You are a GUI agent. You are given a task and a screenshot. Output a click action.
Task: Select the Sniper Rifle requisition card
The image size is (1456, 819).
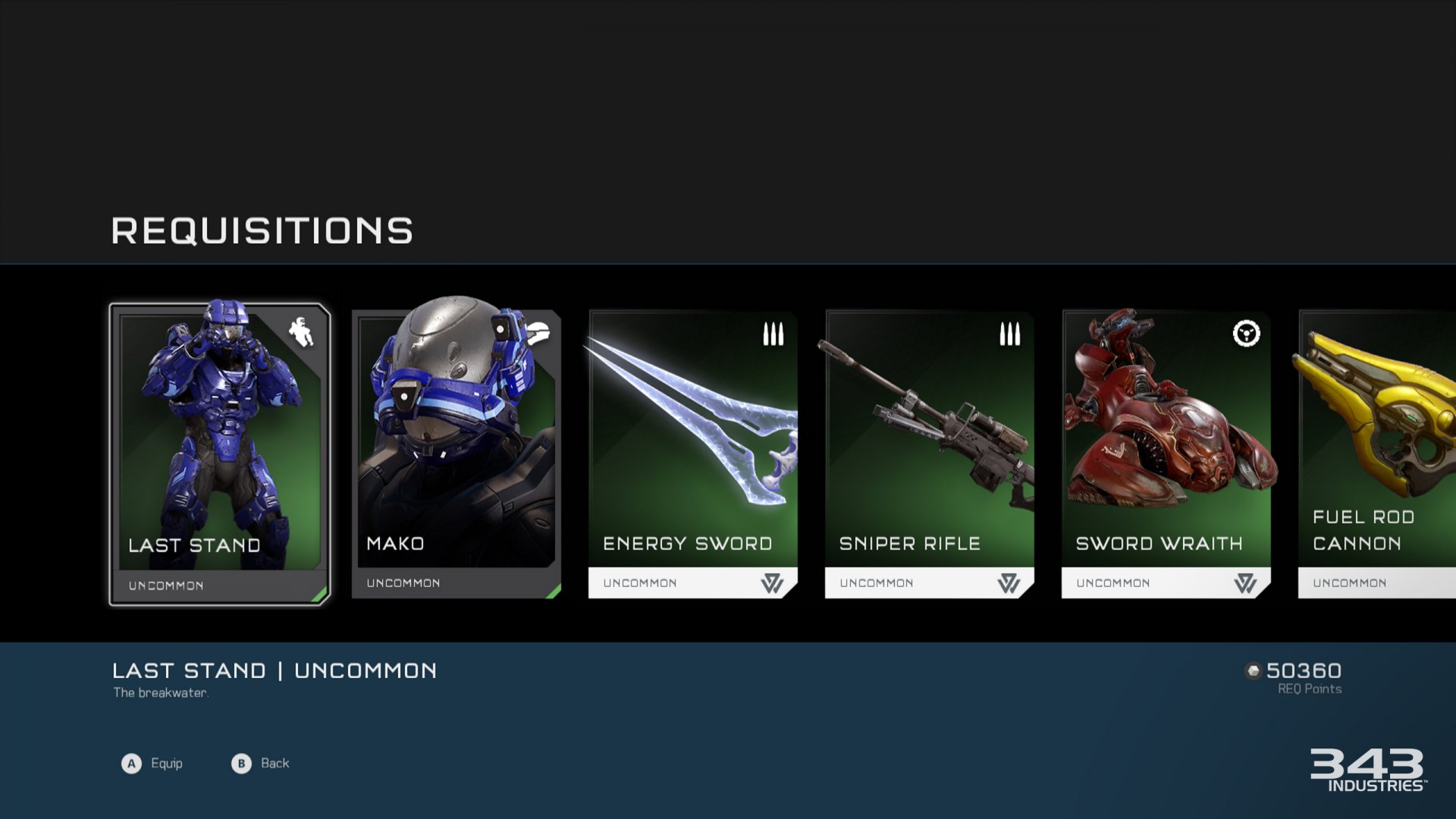pos(929,453)
